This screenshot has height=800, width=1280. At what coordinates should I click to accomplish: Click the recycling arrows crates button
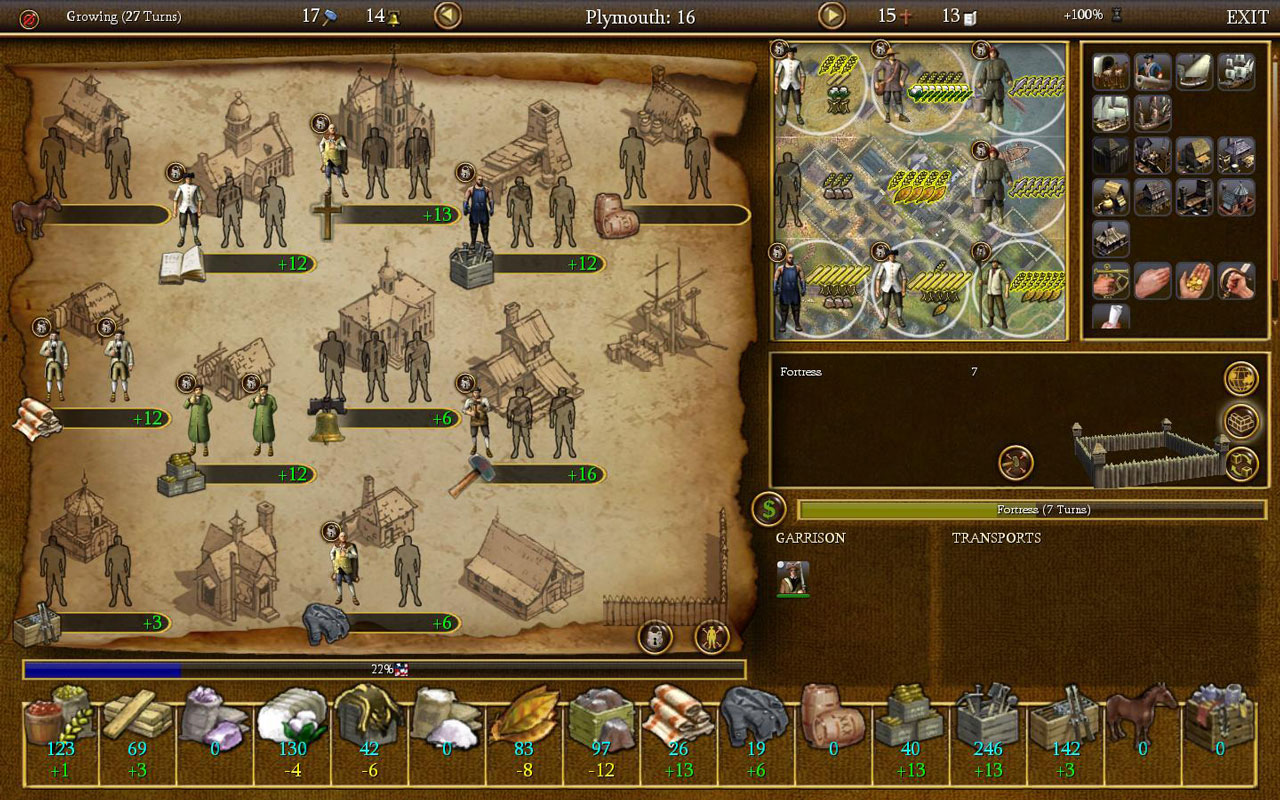coord(1241,463)
